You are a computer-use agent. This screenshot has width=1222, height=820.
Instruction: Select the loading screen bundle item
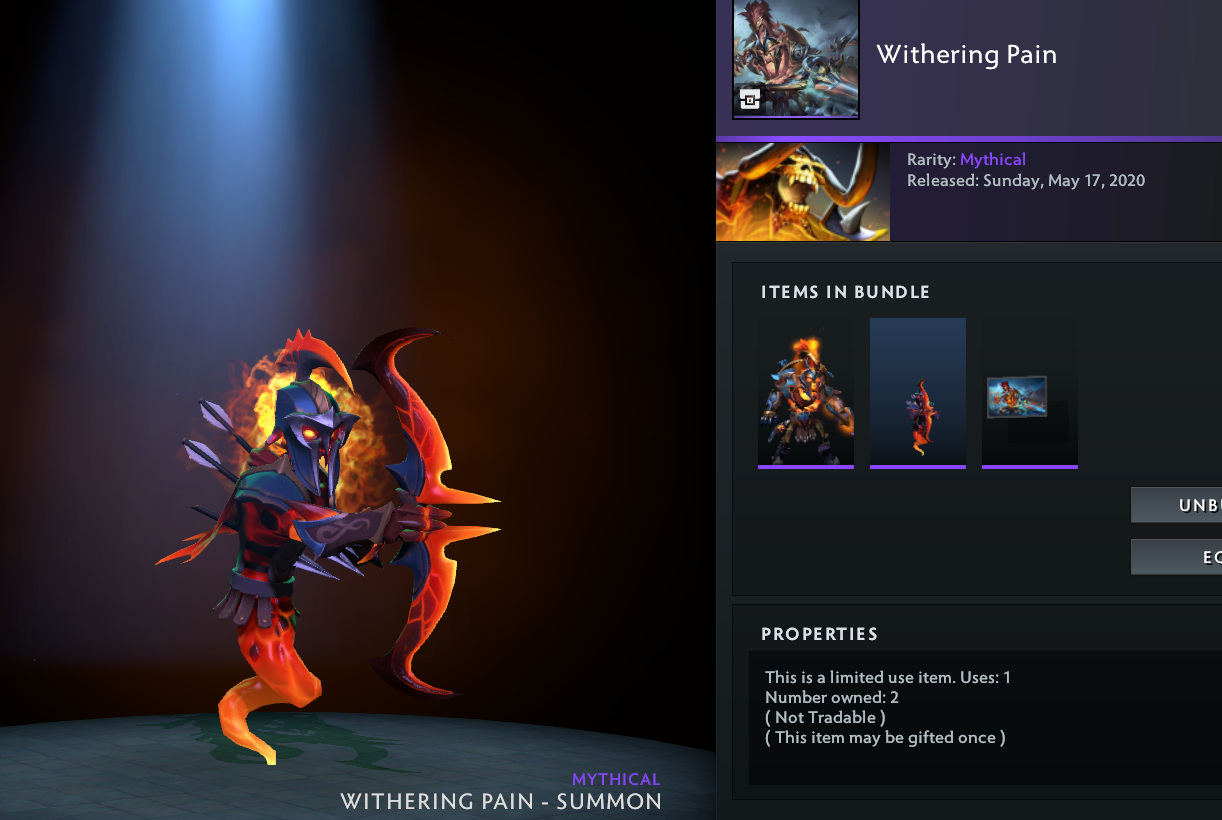(x=1030, y=392)
